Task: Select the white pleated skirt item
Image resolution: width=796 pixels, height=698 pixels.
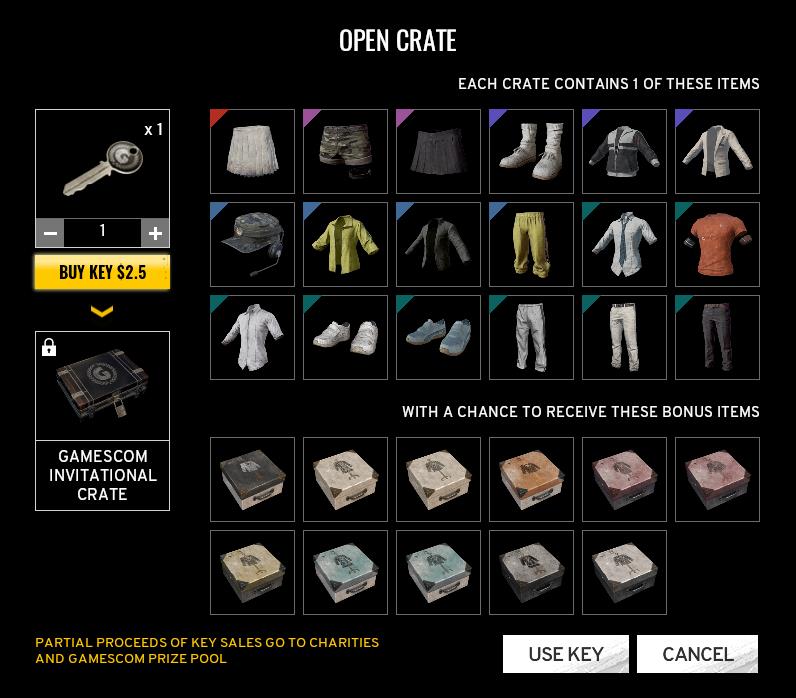Action: click(252, 151)
